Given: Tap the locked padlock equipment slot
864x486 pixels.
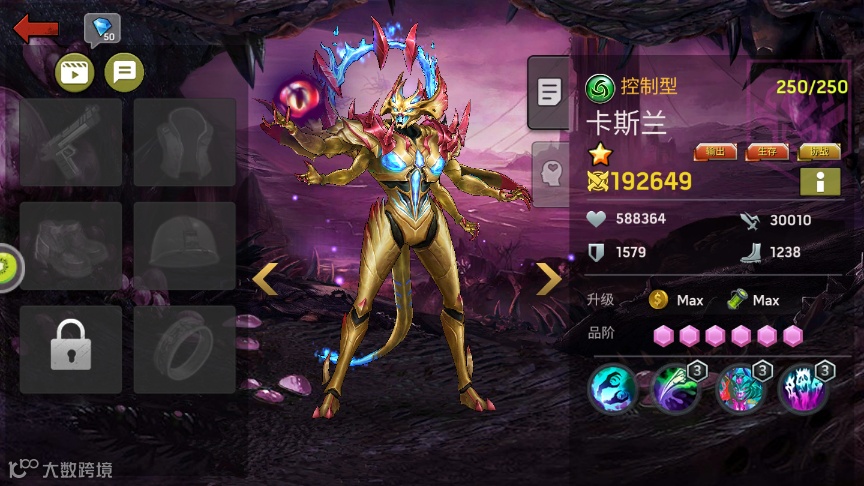Looking at the screenshot, I should [71, 349].
